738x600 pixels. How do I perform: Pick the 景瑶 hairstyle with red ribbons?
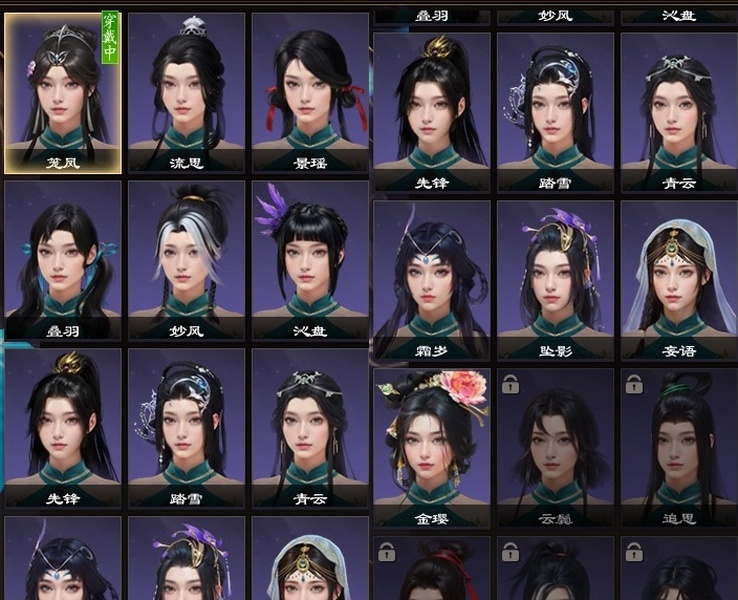[310, 90]
